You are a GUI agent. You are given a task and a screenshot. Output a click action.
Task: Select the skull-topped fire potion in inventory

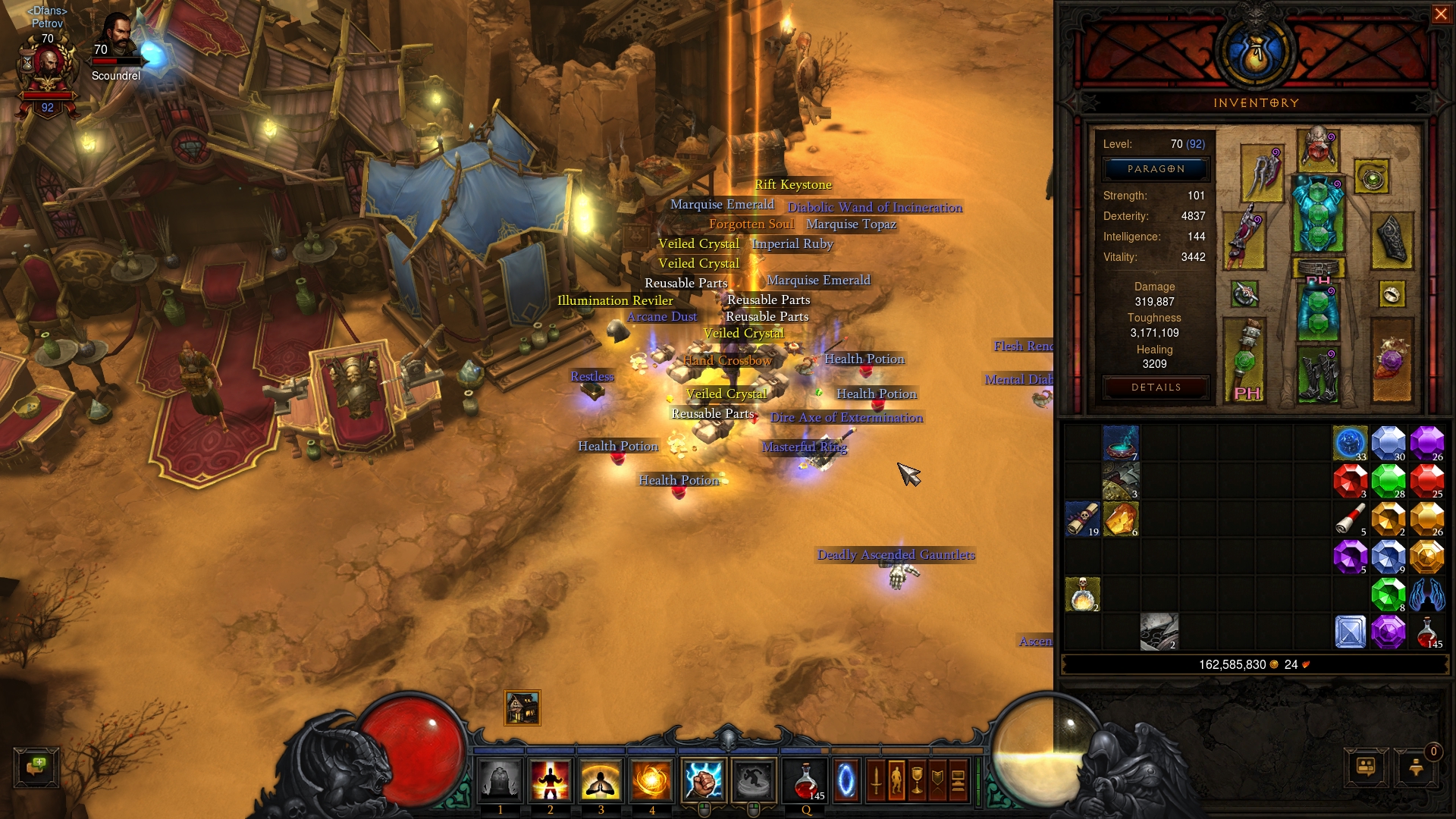(x=1083, y=595)
